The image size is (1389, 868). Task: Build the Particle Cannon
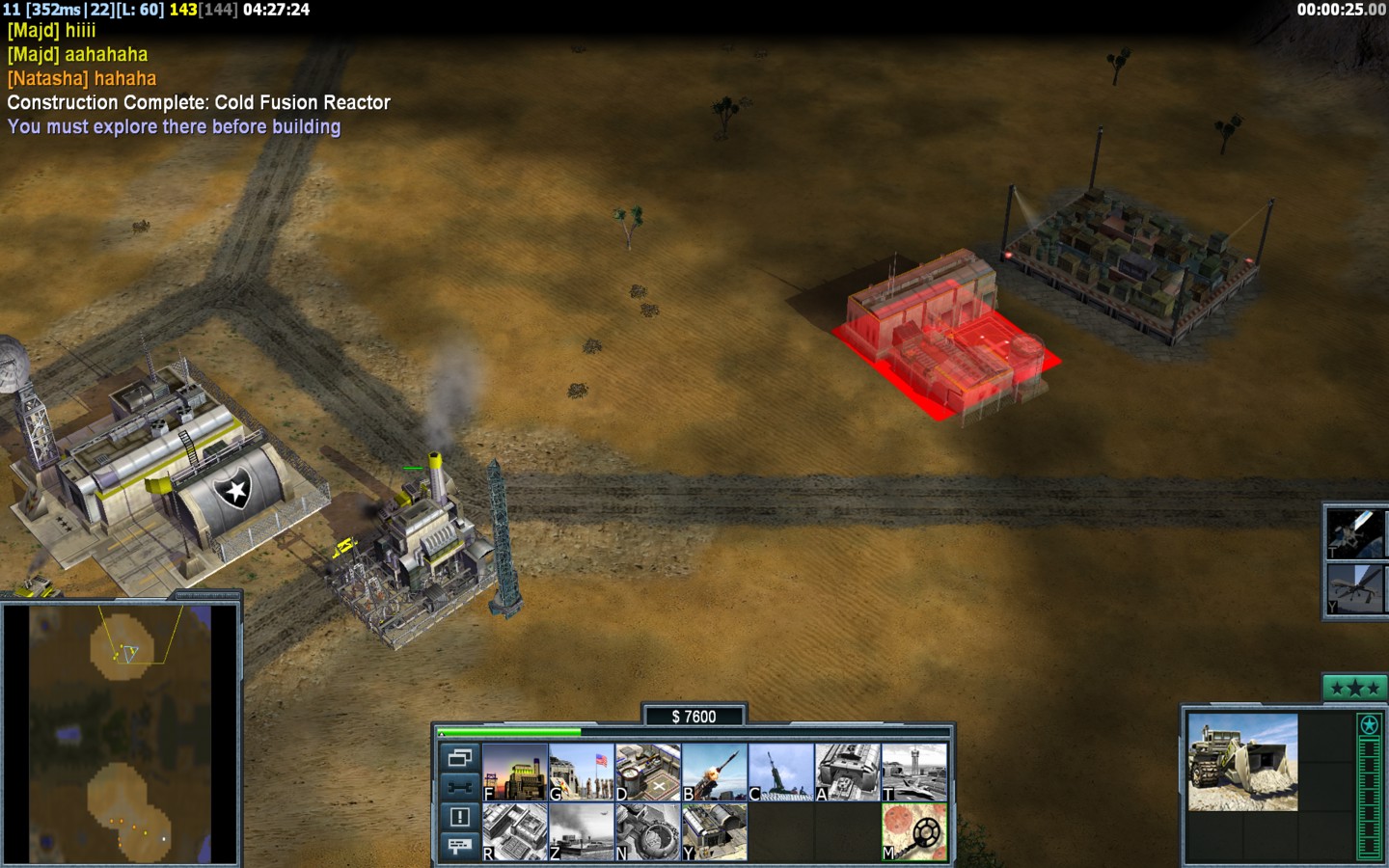click(648, 831)
